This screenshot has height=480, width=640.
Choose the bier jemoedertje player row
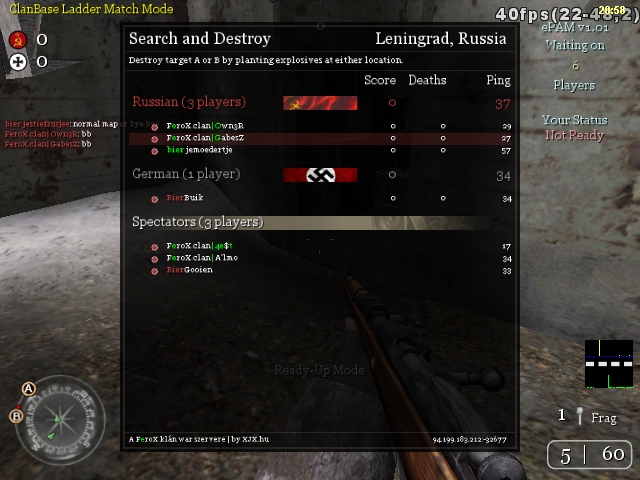coord(200,150)
